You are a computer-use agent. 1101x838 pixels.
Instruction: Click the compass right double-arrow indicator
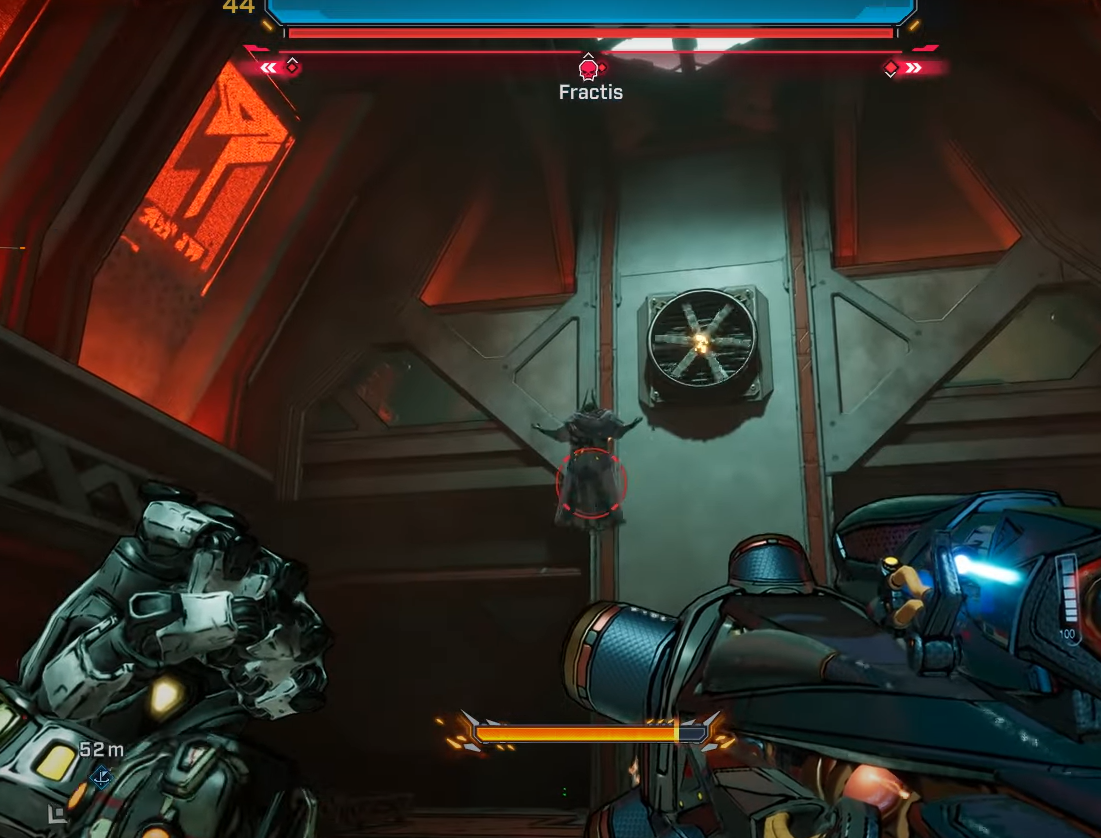tap(914, 68)
